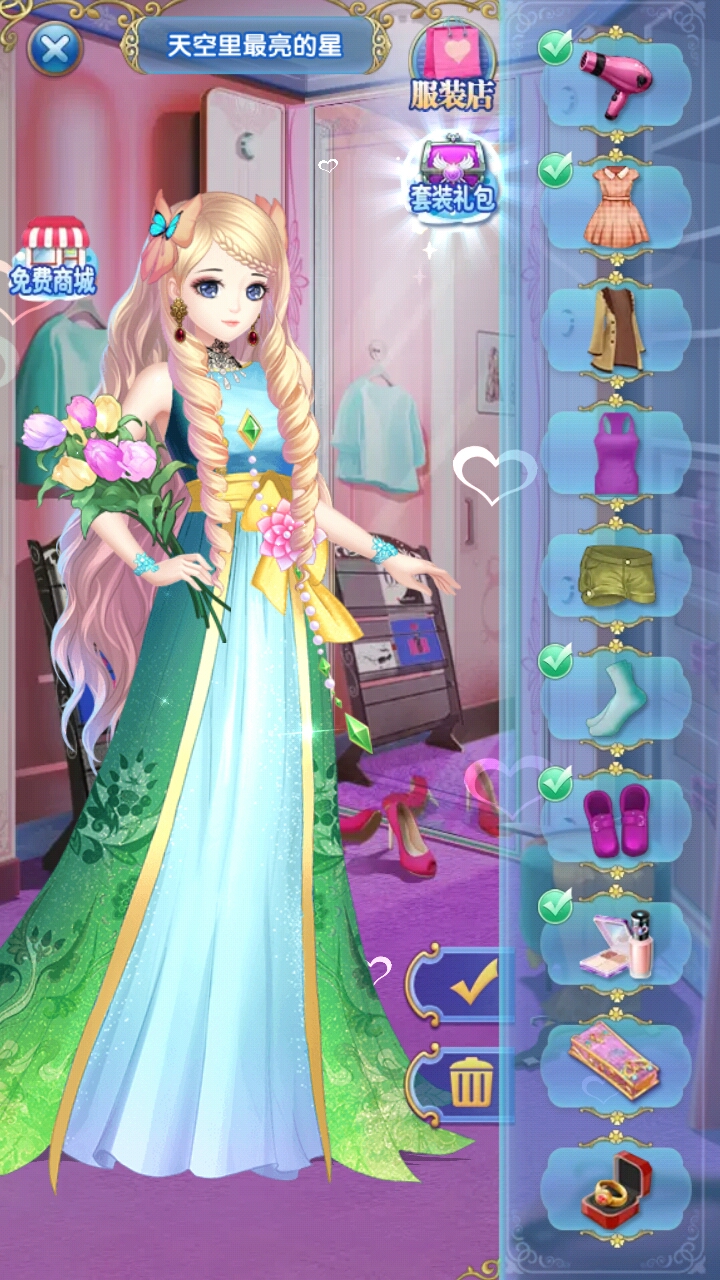Select the hair dryer hairstyle category
The width and height of the screenshot is (720, 1280).
614,82
